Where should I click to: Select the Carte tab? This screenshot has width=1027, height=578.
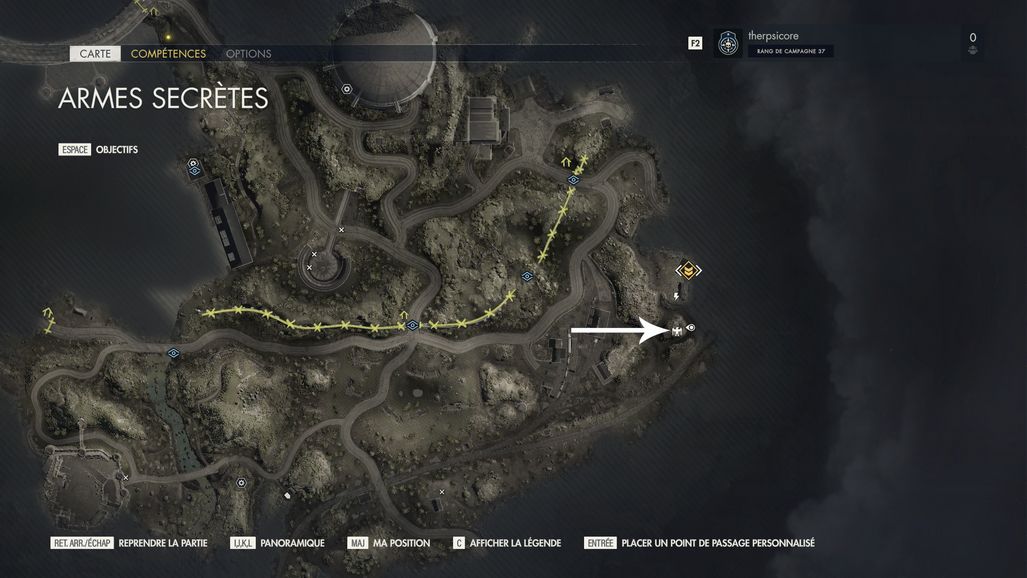point(95,54)
